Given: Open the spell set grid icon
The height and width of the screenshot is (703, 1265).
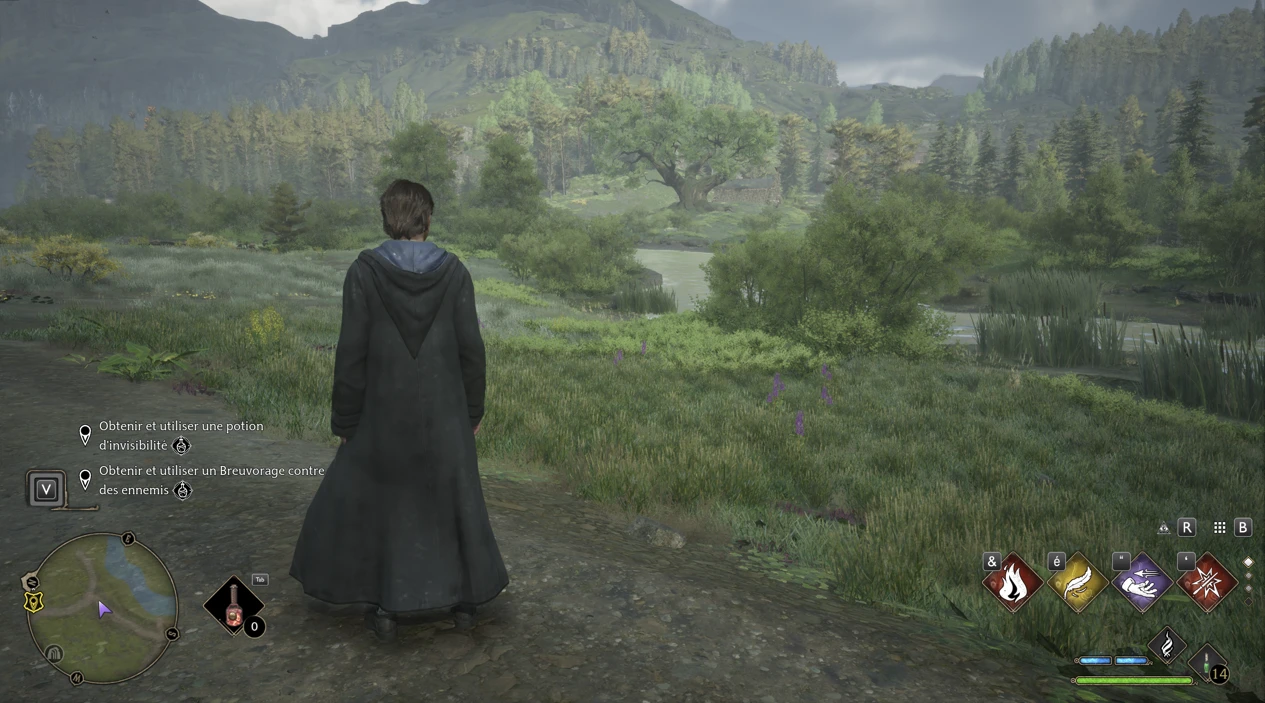Looking at the screenshot, I should coord(1219,528).
